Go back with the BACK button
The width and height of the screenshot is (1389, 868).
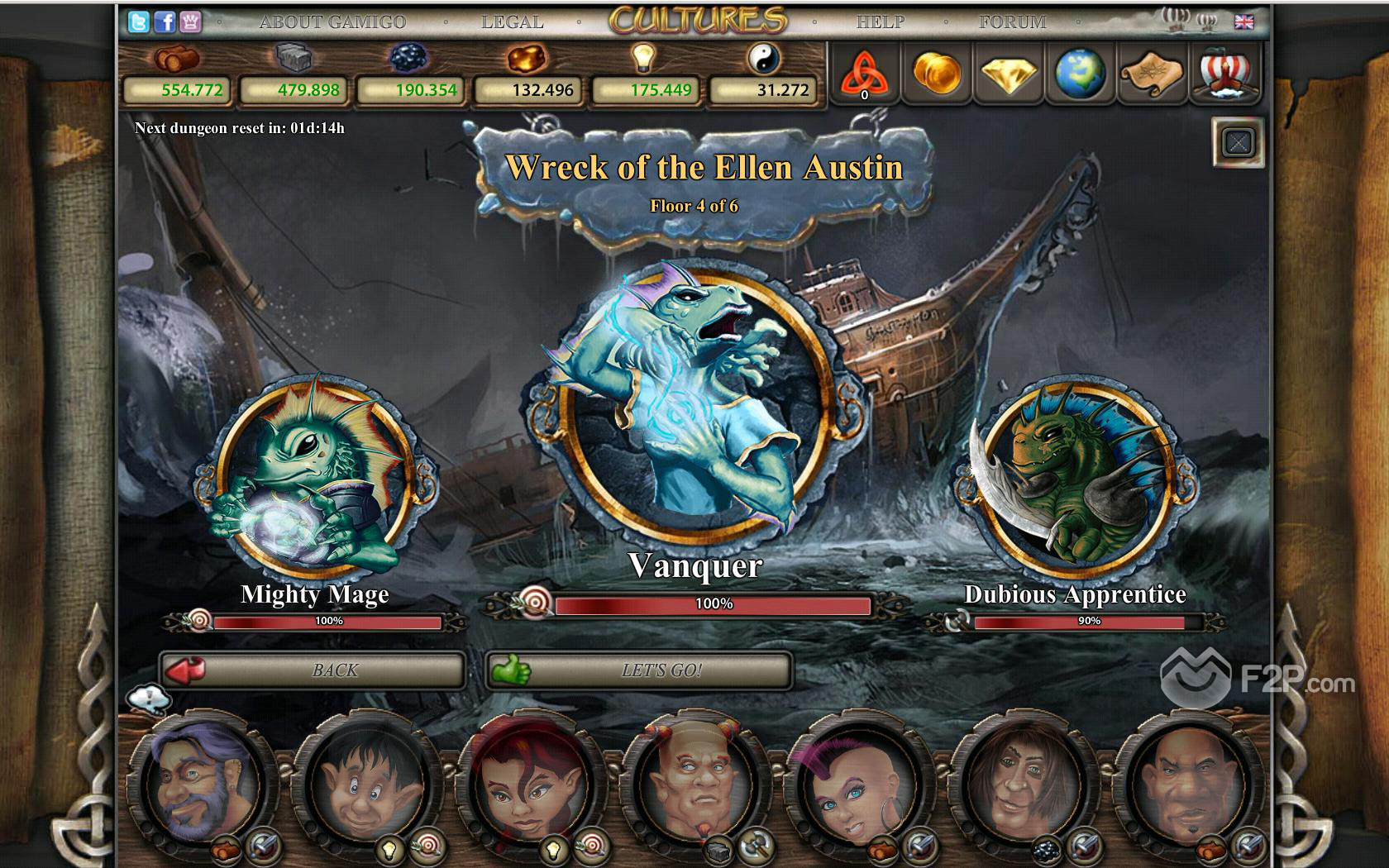coord(313,670)
